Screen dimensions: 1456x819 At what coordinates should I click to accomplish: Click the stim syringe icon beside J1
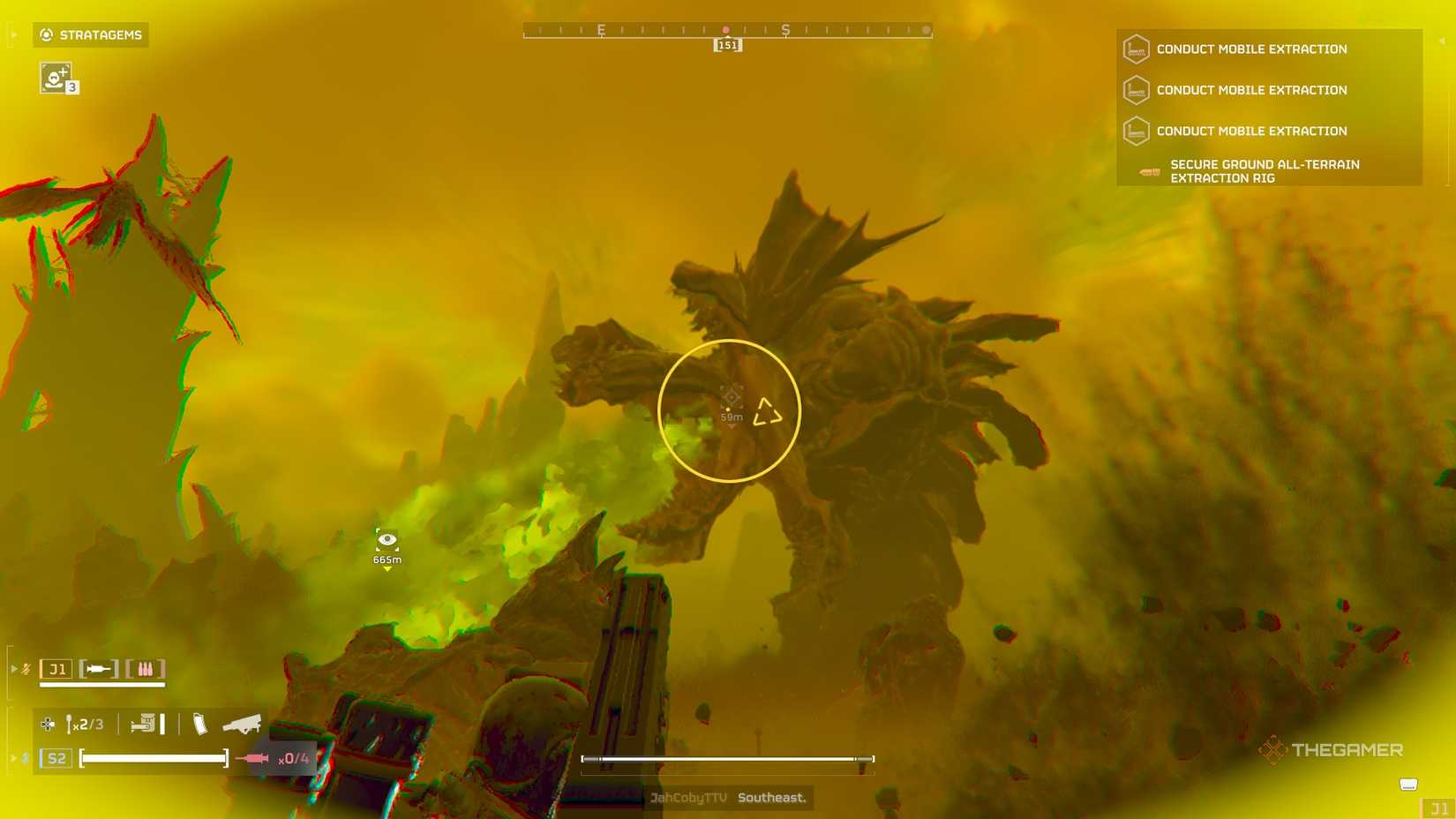pyautogui.click(x=97, y=669)
